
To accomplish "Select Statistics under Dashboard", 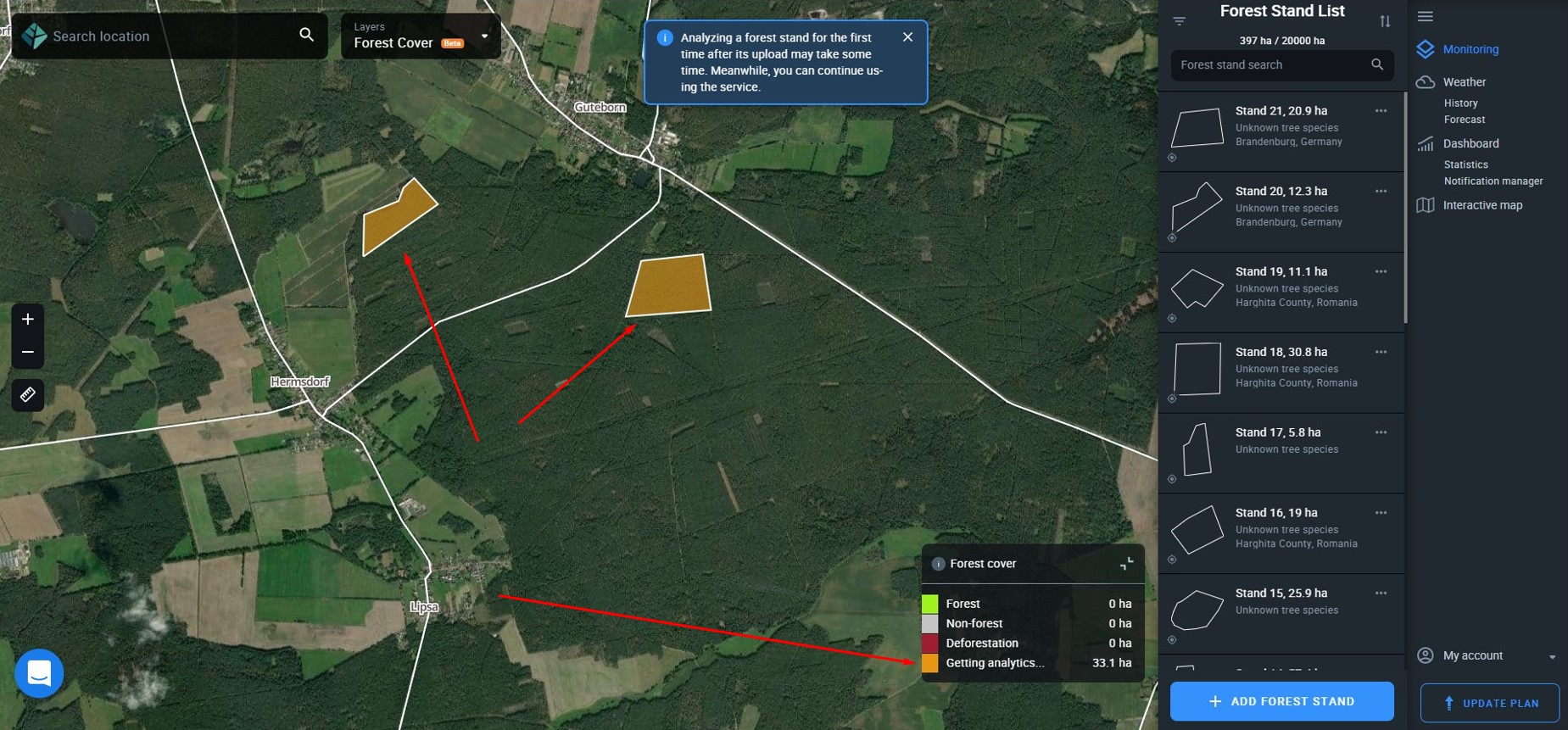I will (1467, 164).
